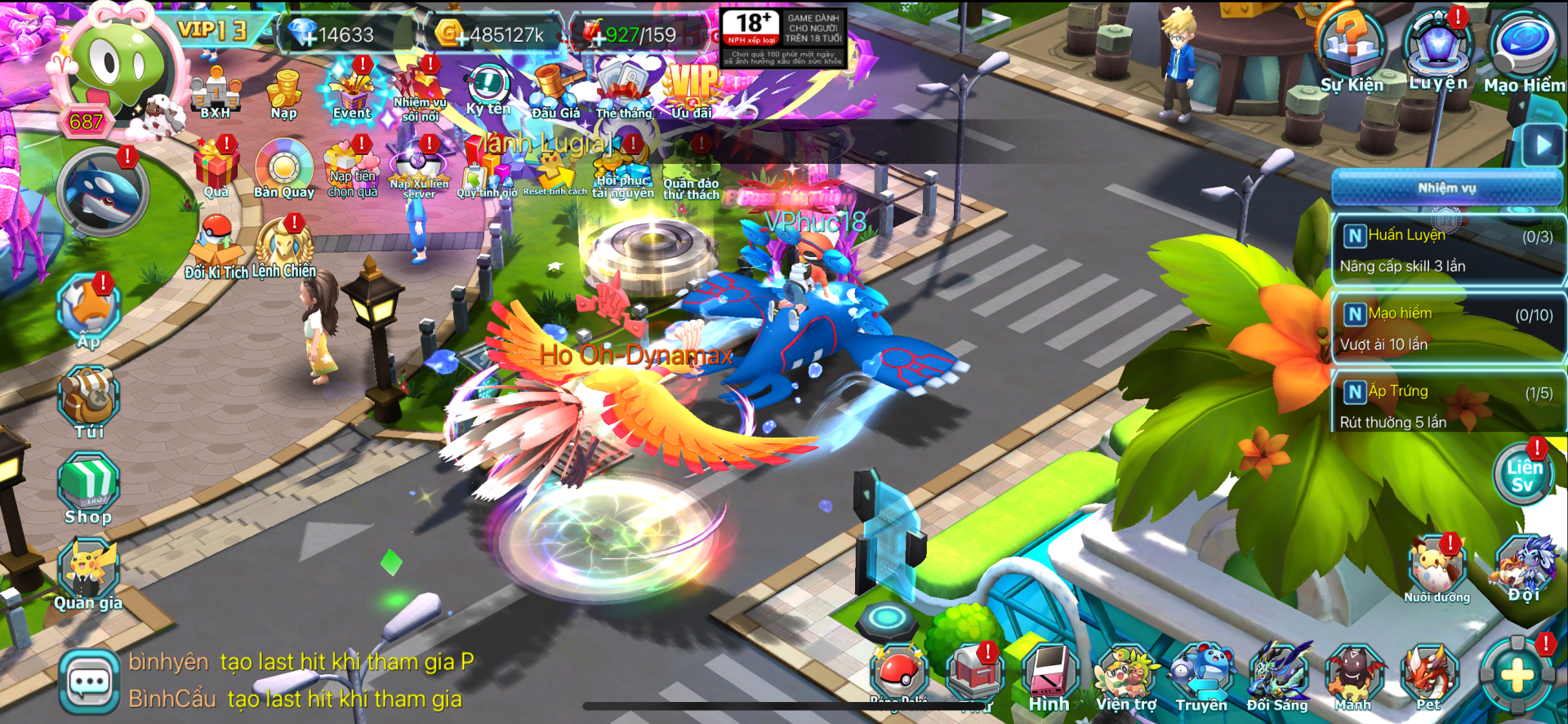
Task: Open the VIP Ưu đãi offers
Action: [693, 91]
